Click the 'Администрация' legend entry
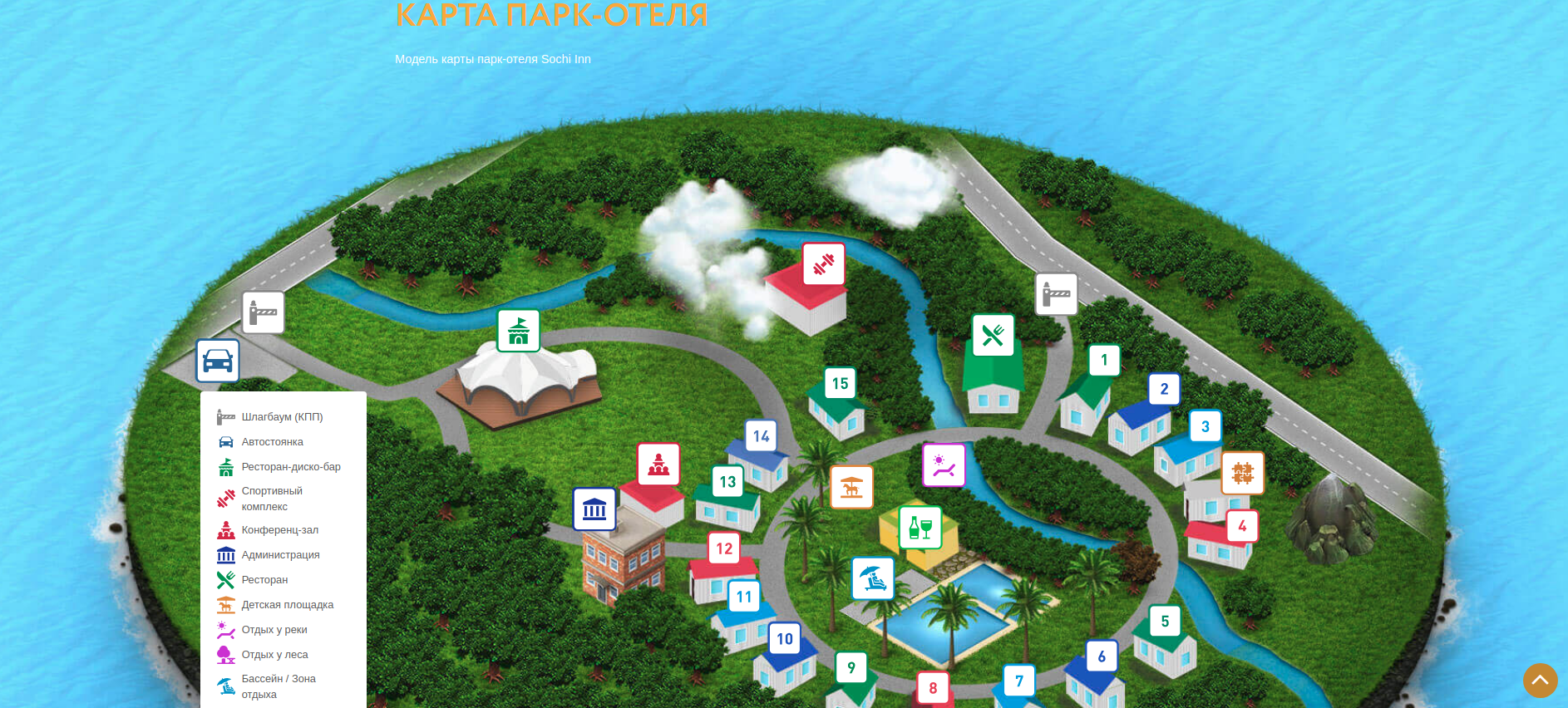The width and height of the screenshot is (1568, 708). pyautogui.click(x=280, y=555)
